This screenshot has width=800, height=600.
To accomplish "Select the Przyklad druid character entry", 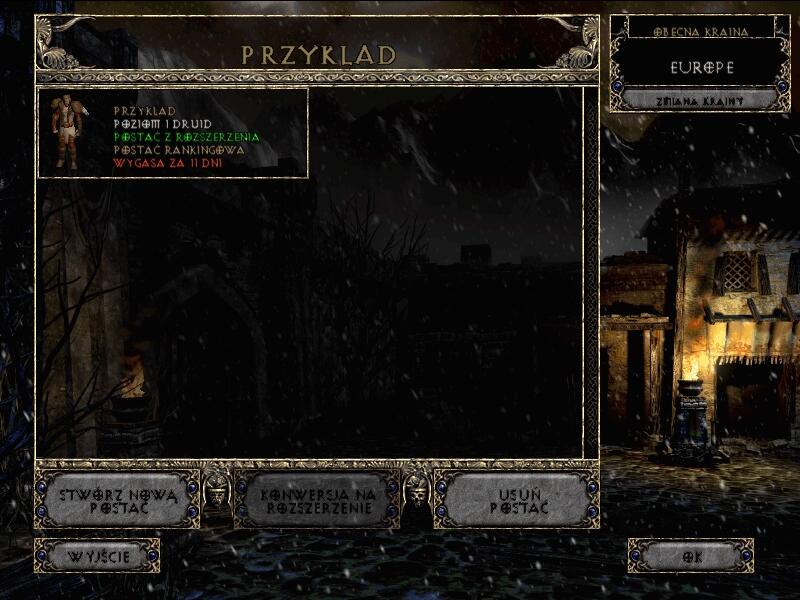I will point(172,133).
